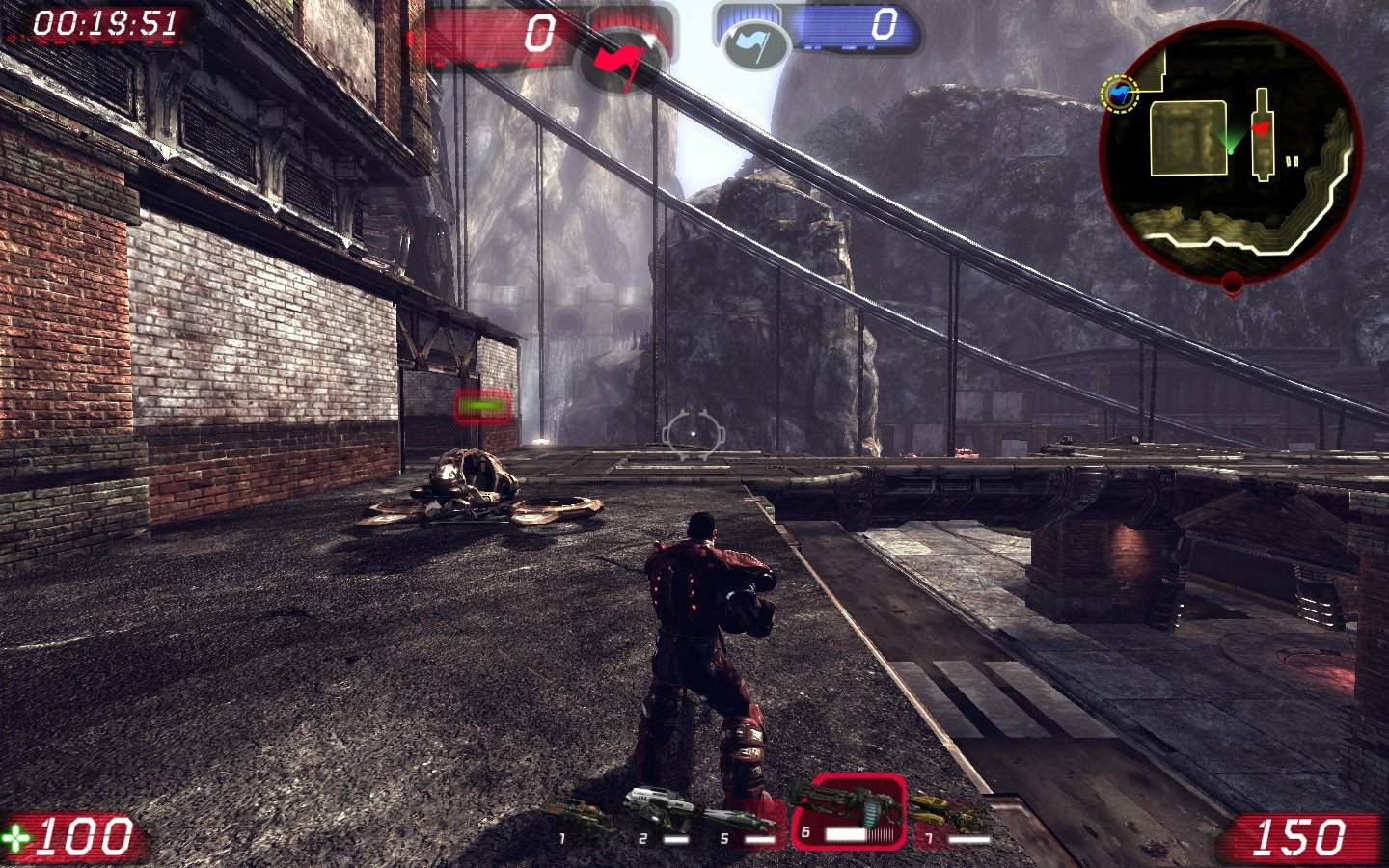Choose the Link Gun in slot 5

[740, 822]
